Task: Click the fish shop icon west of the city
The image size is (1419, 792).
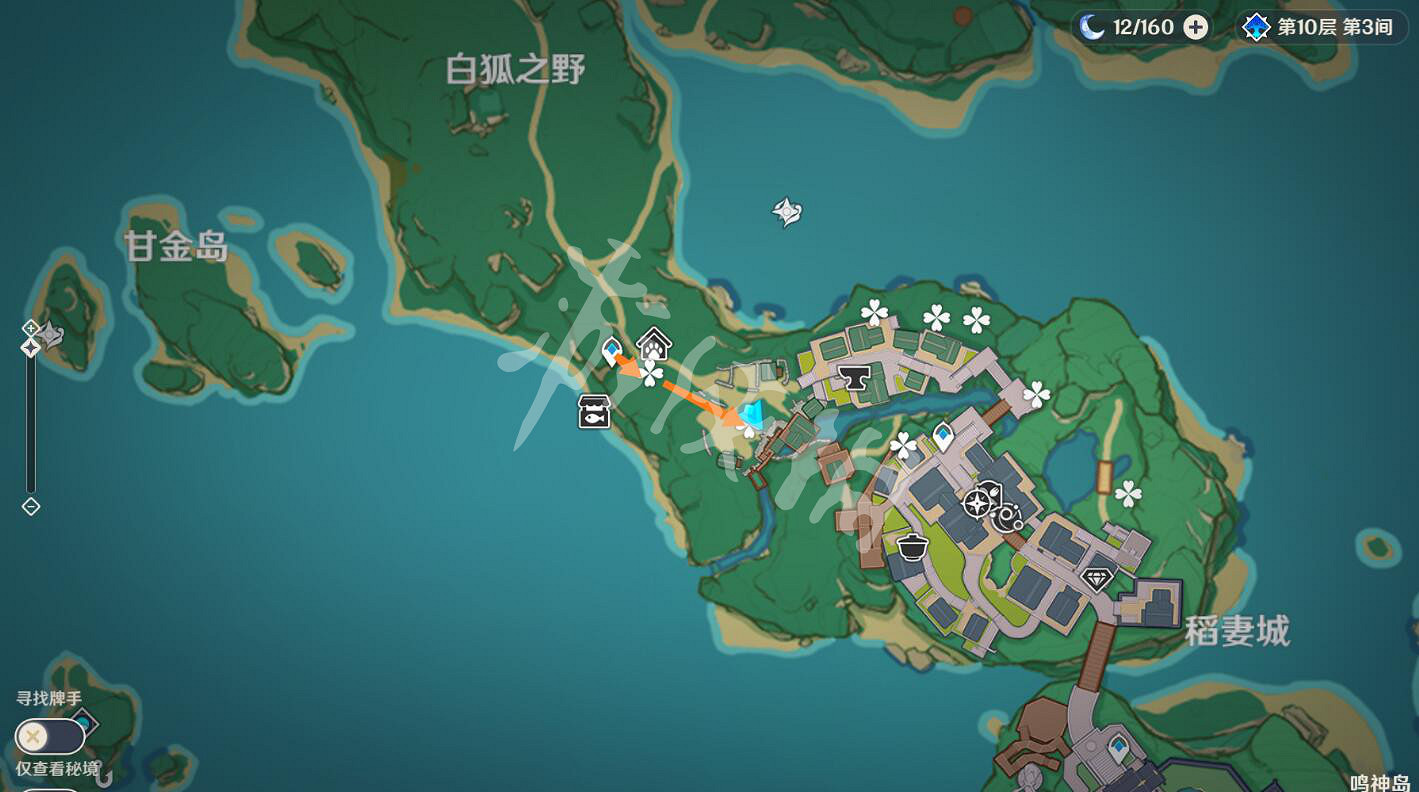Action: tap(594, 411)
